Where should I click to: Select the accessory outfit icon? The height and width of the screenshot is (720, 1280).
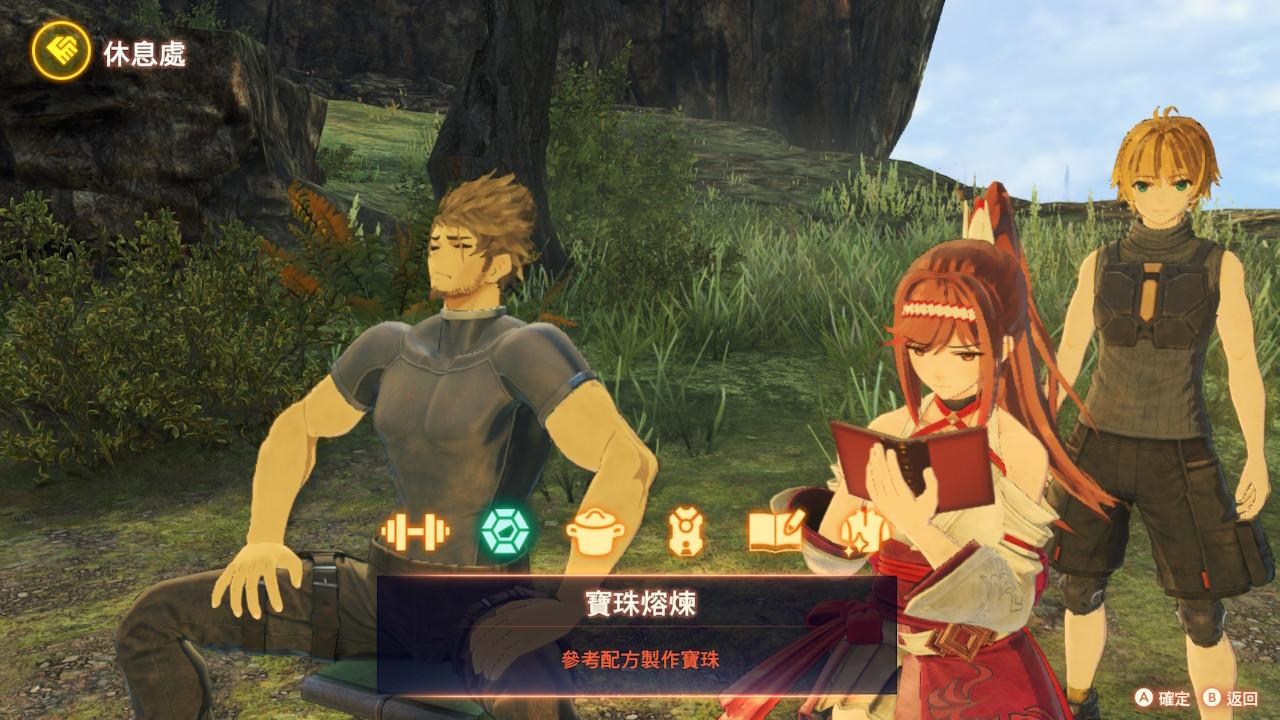point(687,529)
